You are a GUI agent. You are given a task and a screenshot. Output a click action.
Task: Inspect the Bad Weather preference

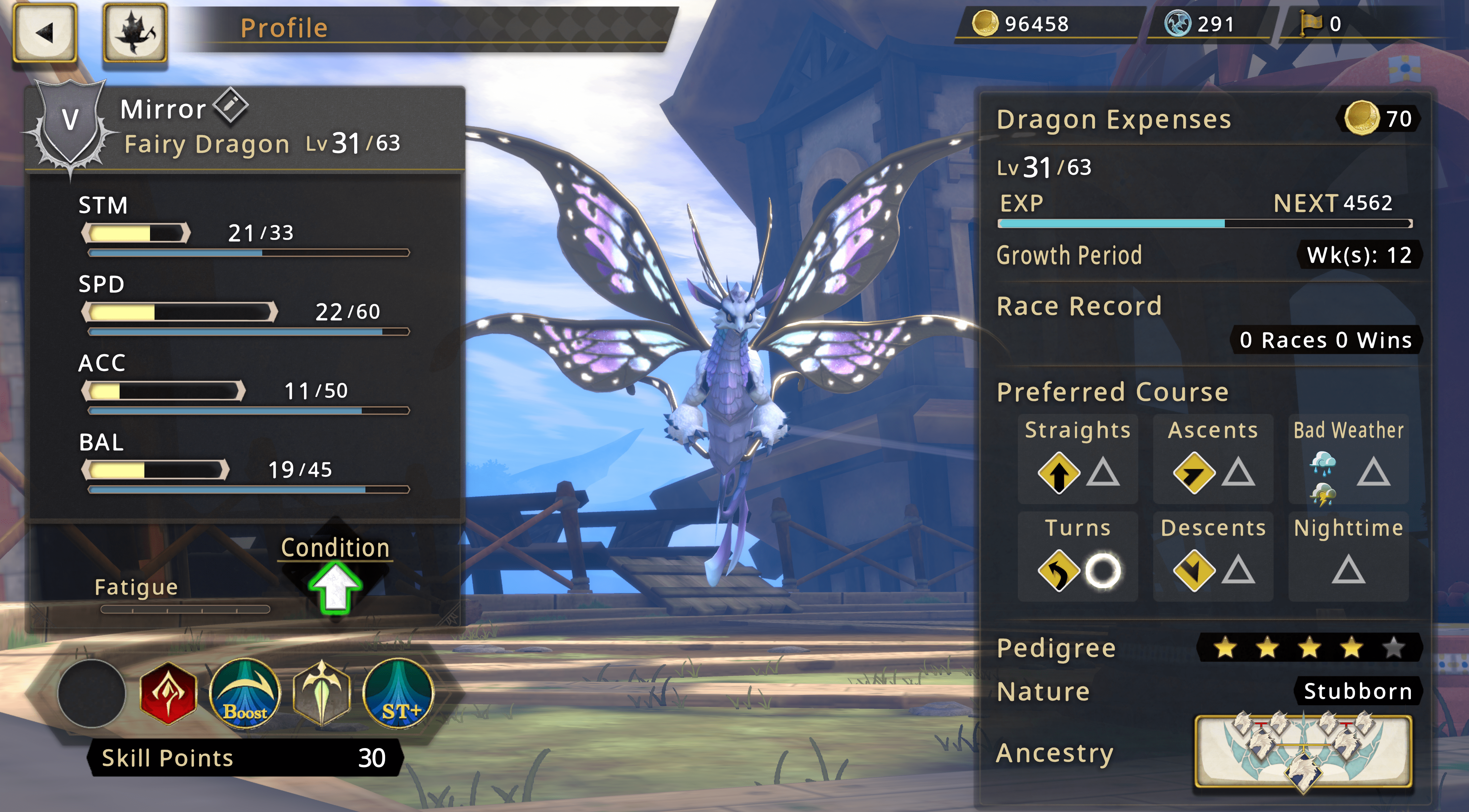point(1348,458)
